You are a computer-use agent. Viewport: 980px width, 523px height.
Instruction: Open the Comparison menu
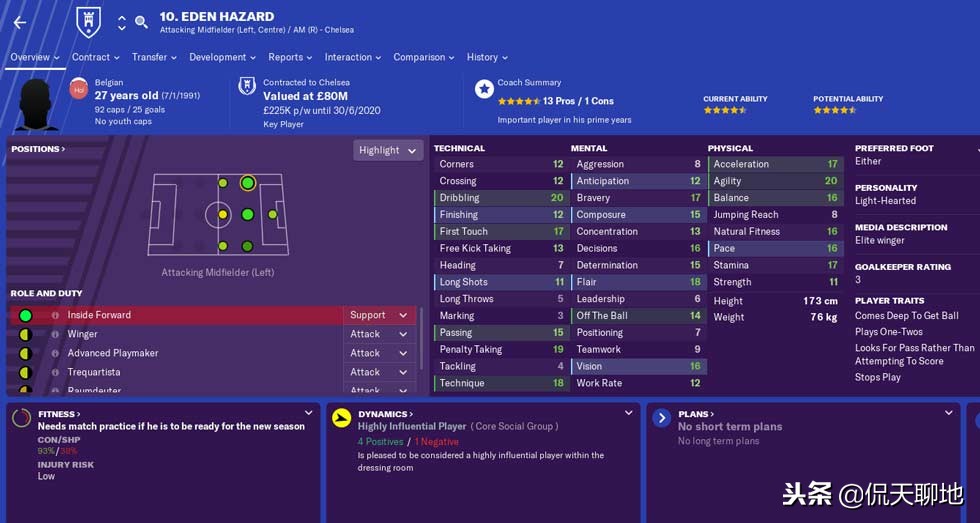click(424, 57)
